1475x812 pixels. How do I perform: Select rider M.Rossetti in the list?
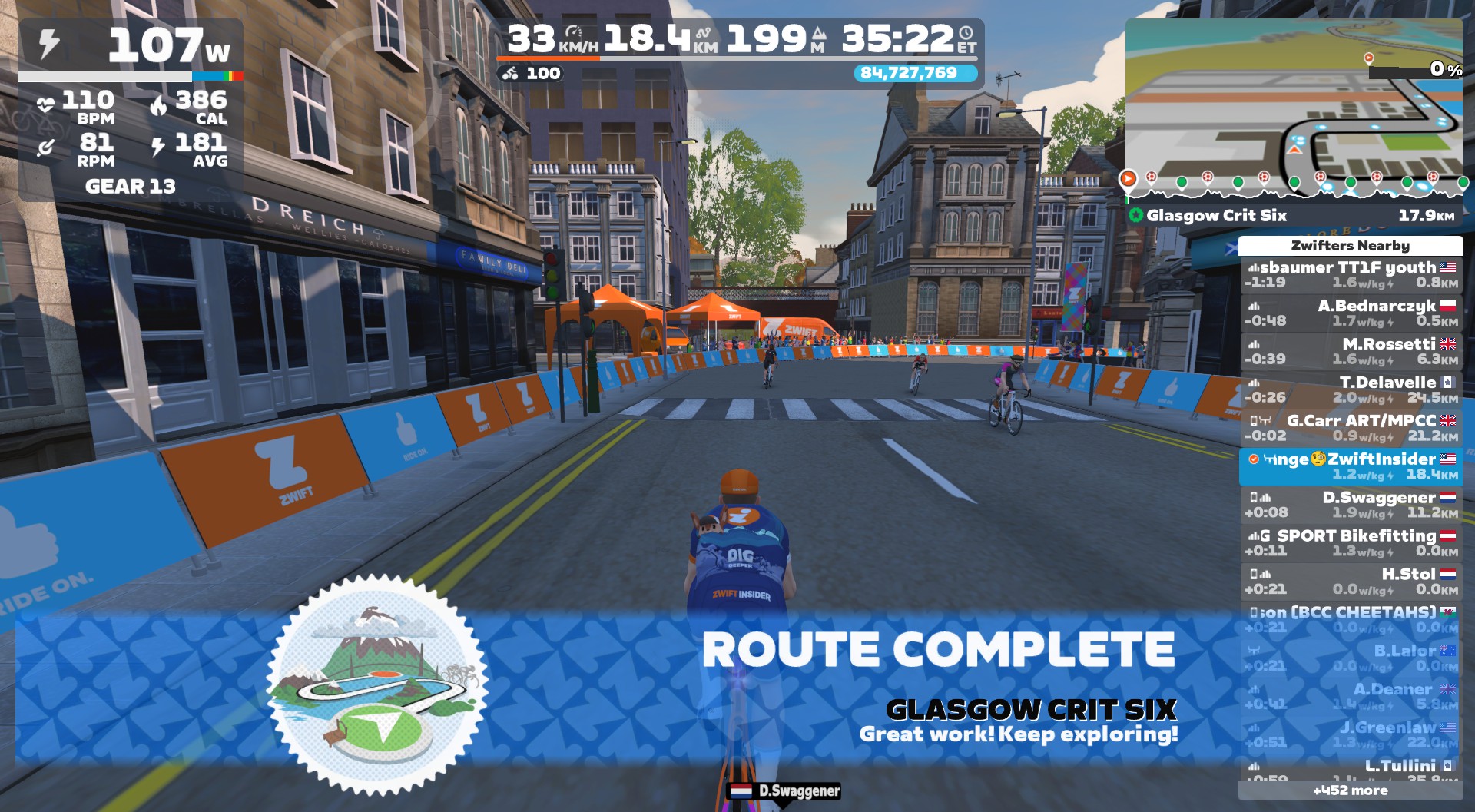(1350, 352)
